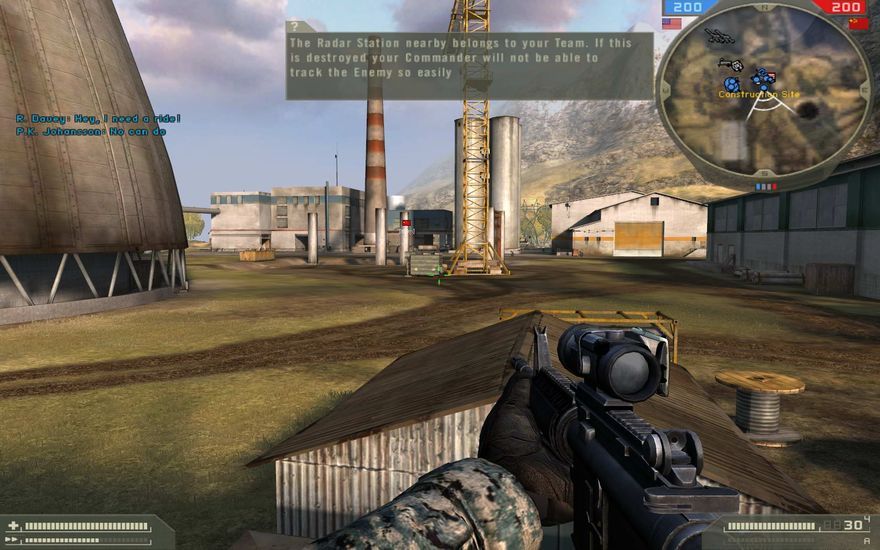880x550 pixels.
Task: Click the aircraft marker on the minimap
Action: tap(718, 37)
